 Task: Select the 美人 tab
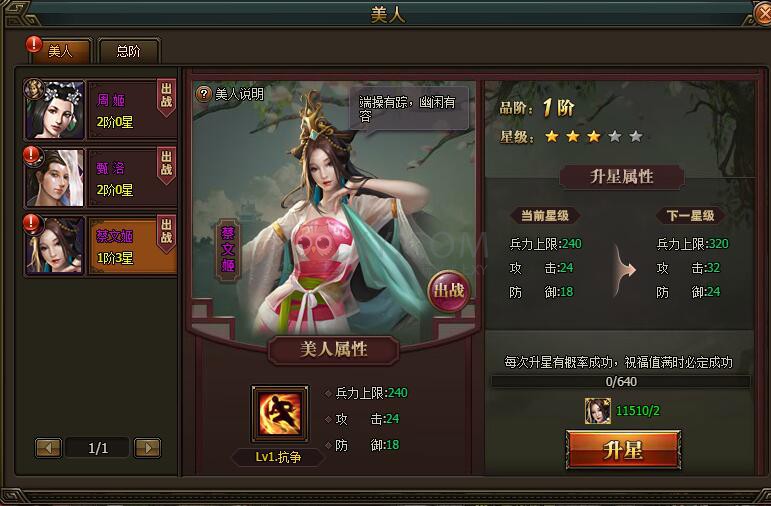pyautogui.click(x=60, y=51)
